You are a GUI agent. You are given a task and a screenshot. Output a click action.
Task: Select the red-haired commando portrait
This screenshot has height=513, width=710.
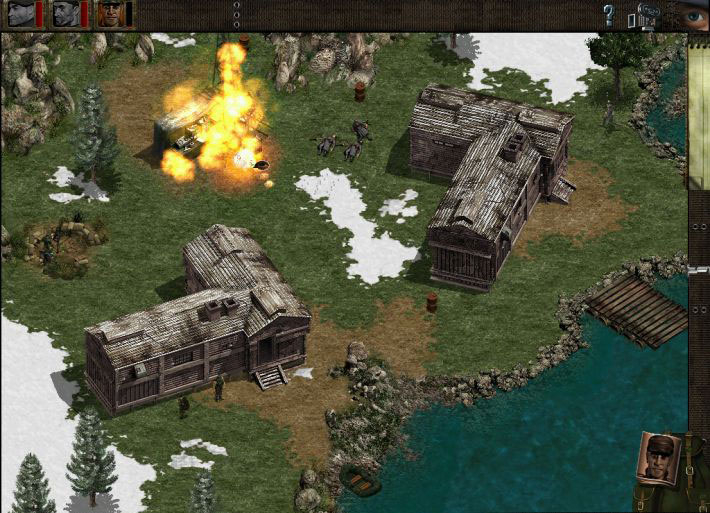pyautogui.click(x=111, y=13)
